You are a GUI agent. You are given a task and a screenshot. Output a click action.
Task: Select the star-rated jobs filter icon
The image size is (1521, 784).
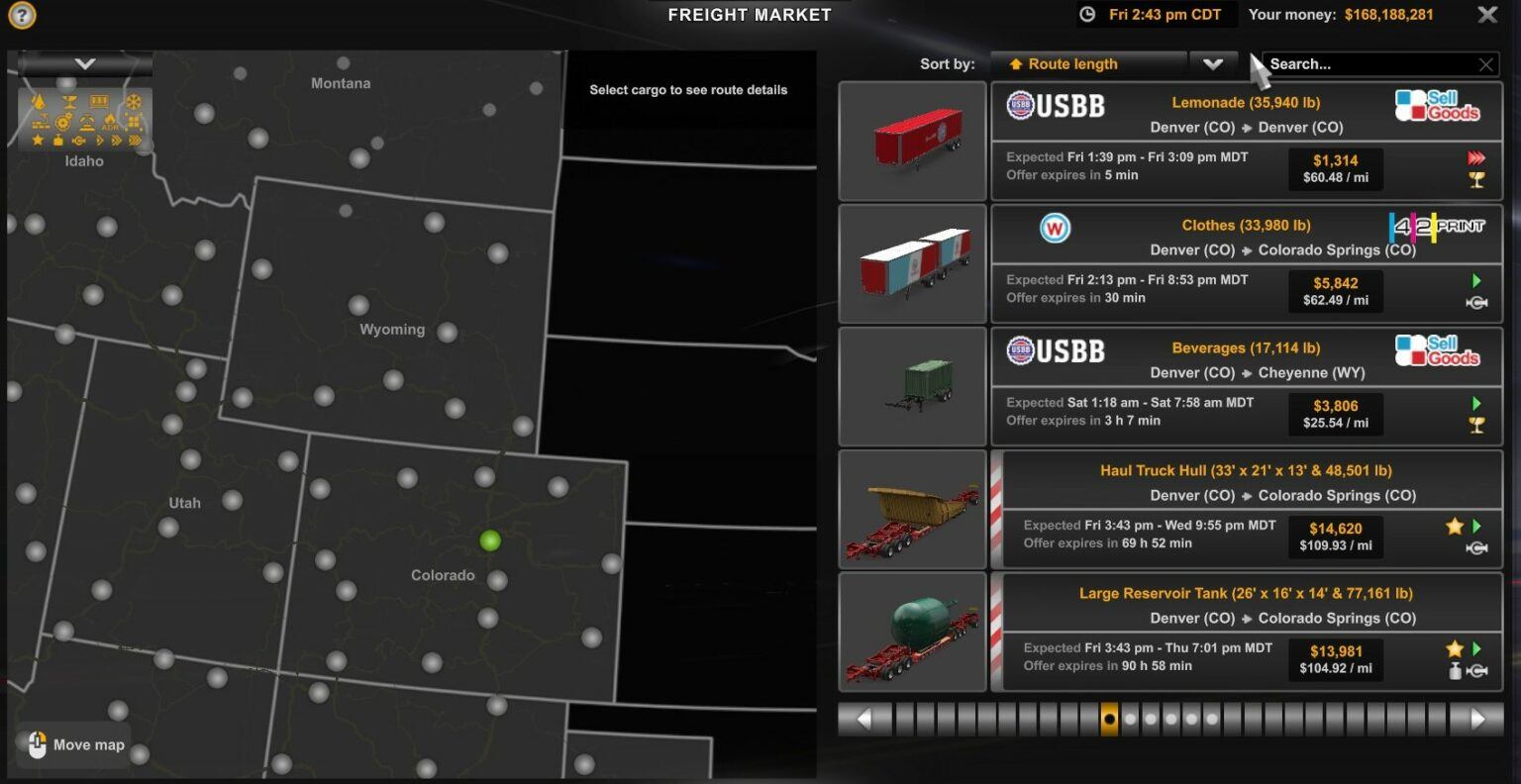coord(38,141)
